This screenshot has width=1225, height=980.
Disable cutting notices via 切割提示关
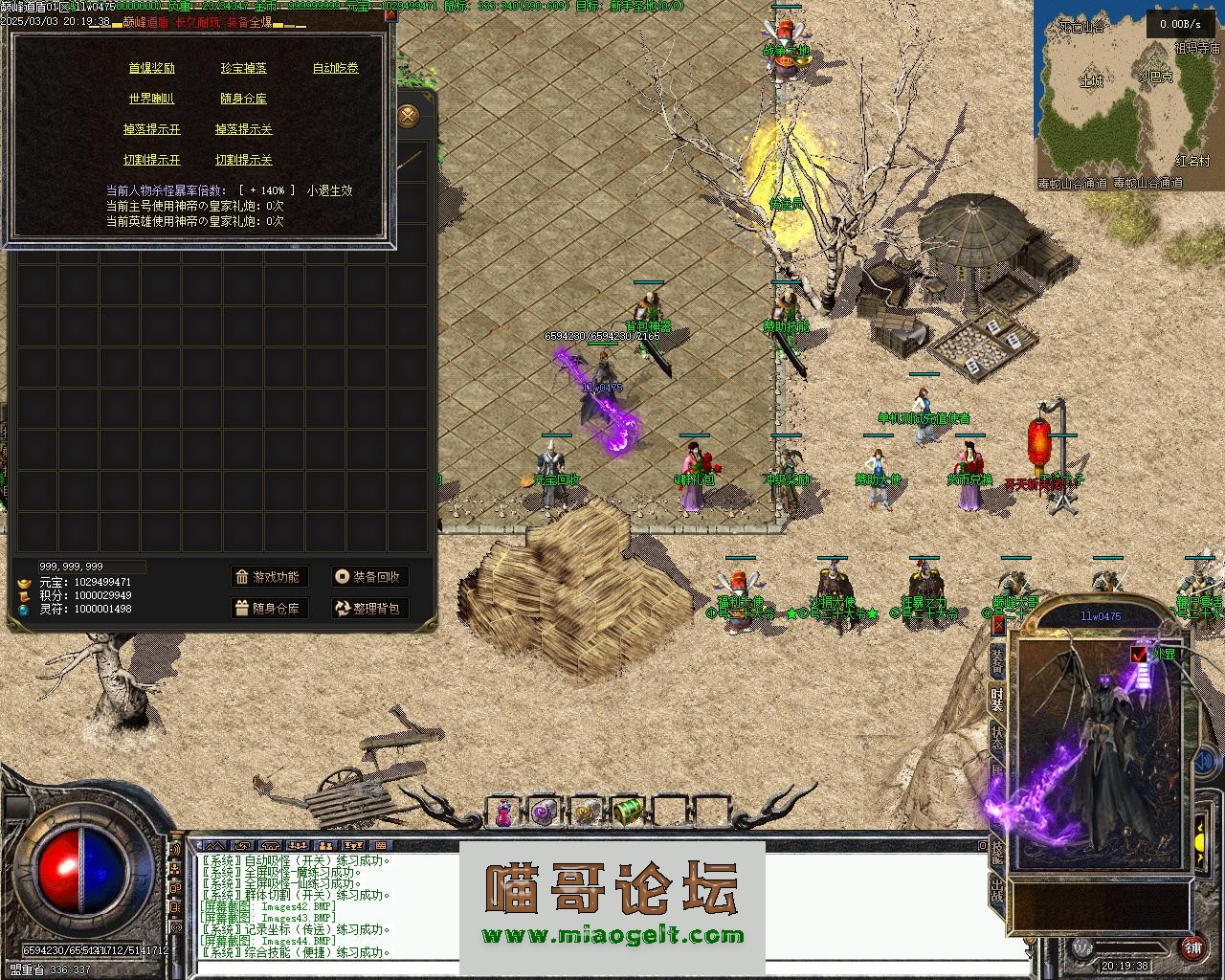(243, 160)
